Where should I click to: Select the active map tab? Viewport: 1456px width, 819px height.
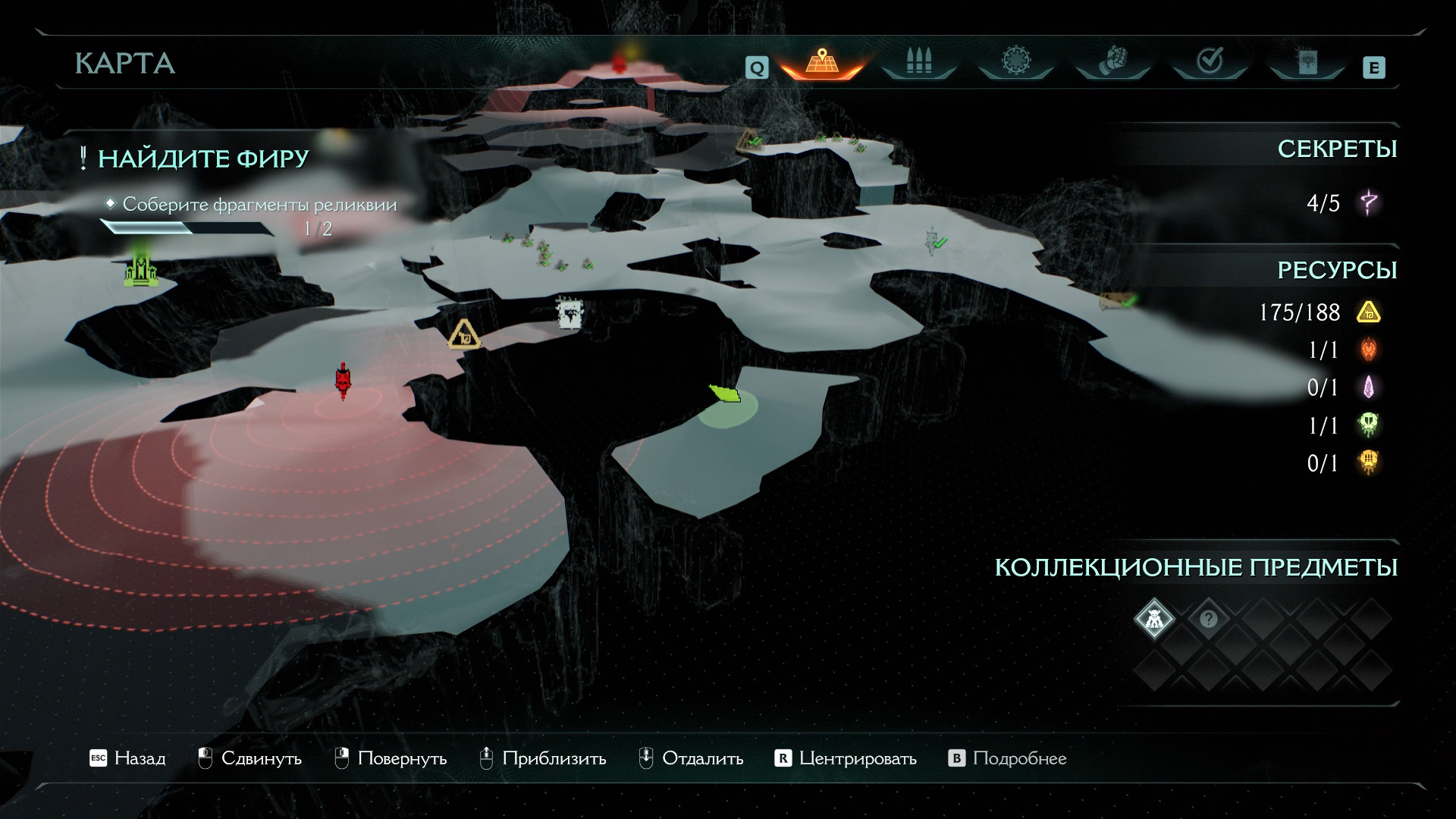[821, 62]
